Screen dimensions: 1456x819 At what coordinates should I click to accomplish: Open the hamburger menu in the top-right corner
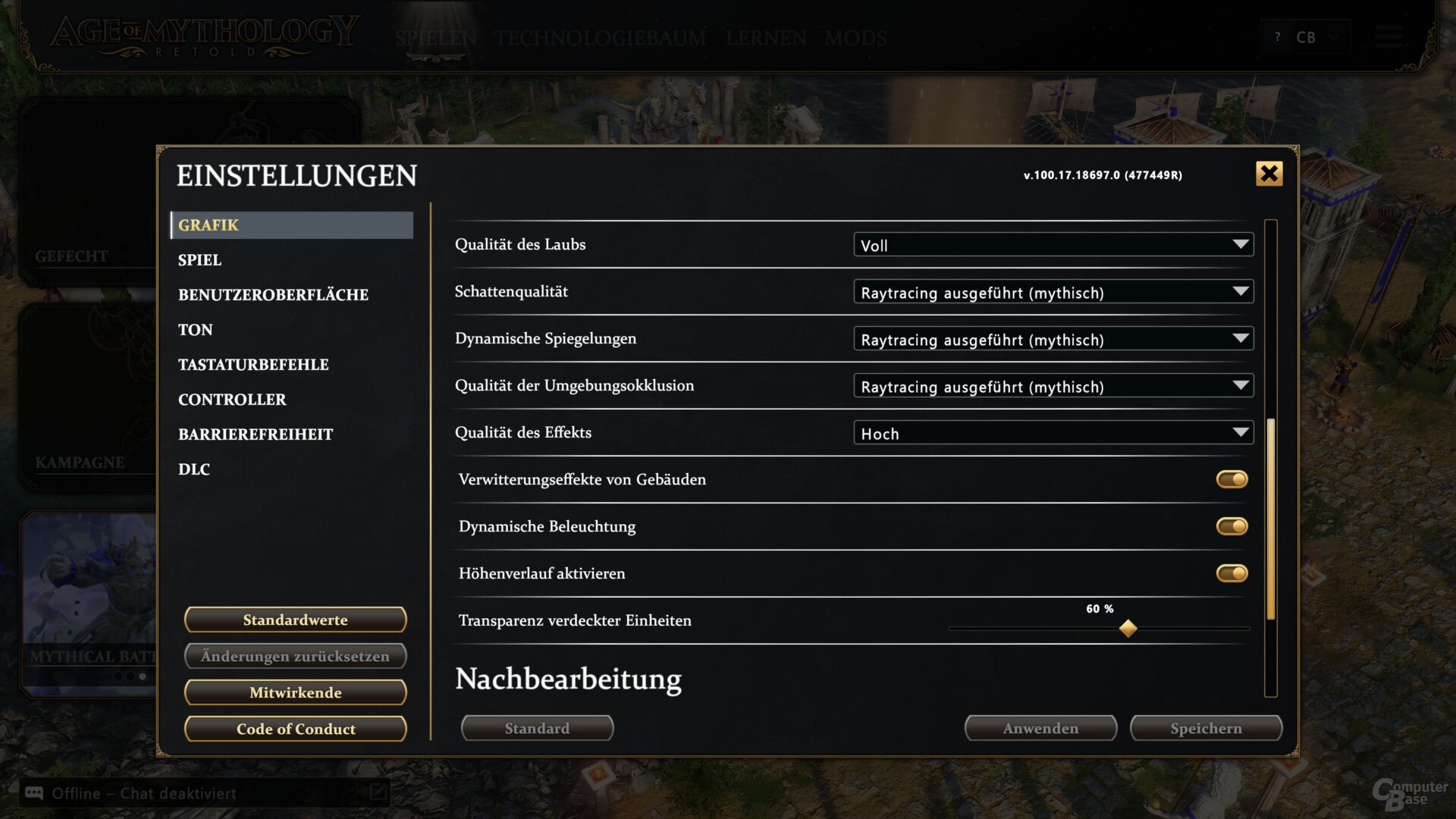pyautogui.click(x=1390, y=38)
